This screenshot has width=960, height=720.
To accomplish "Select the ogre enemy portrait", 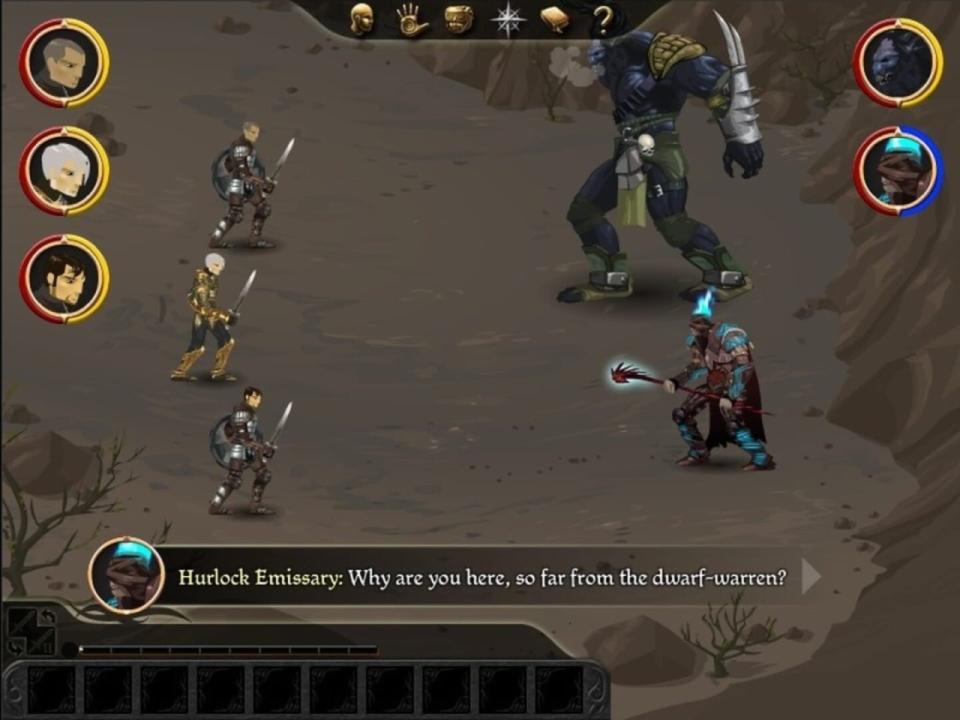I will (x=898, y=63).
